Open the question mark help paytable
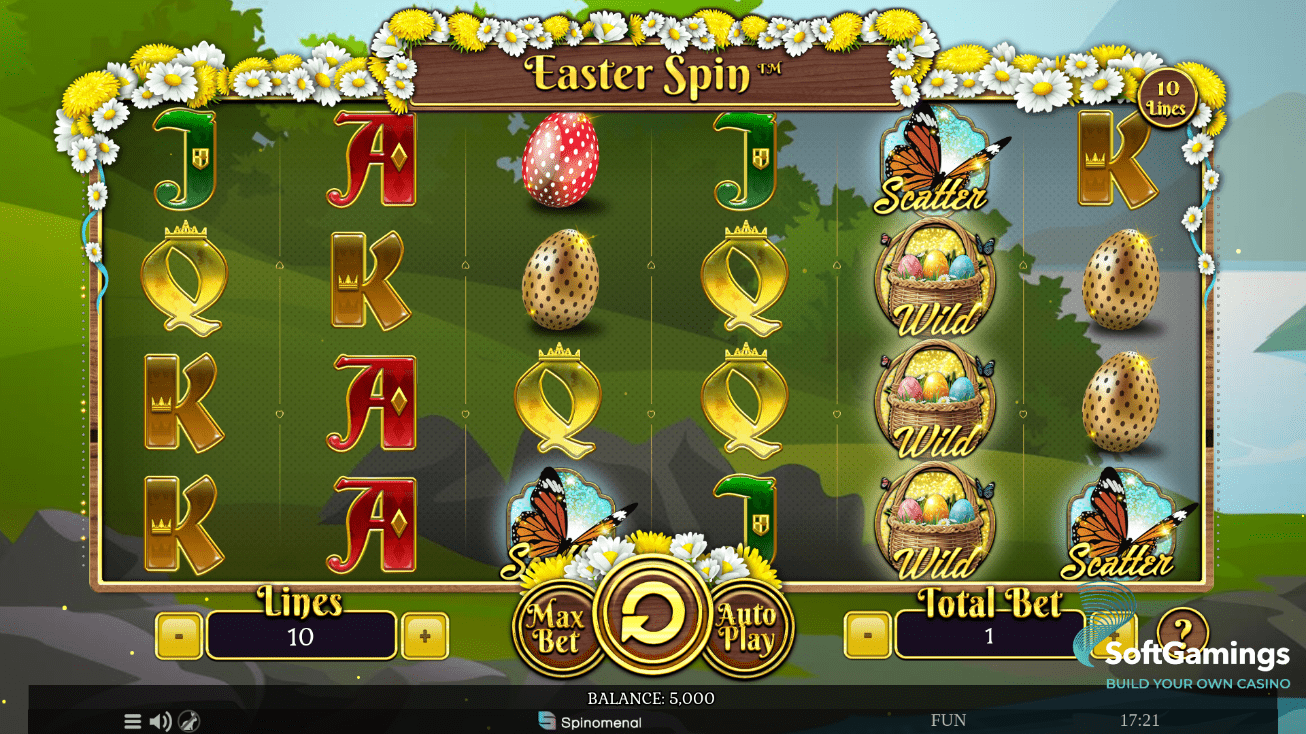 pyautogui.click(x=1184, y=632)
